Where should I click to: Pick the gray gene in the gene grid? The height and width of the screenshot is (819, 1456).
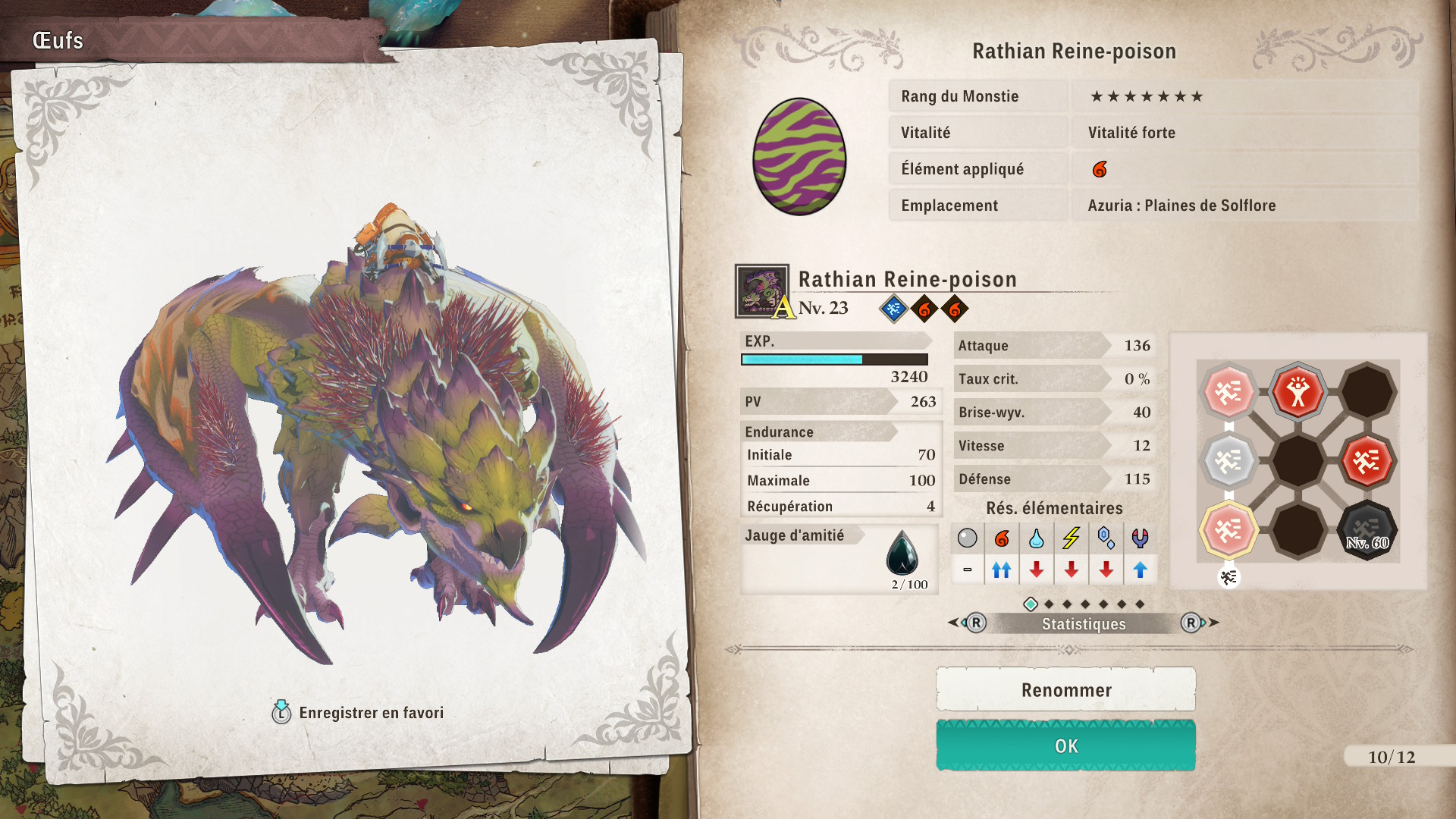(1228, 460)
